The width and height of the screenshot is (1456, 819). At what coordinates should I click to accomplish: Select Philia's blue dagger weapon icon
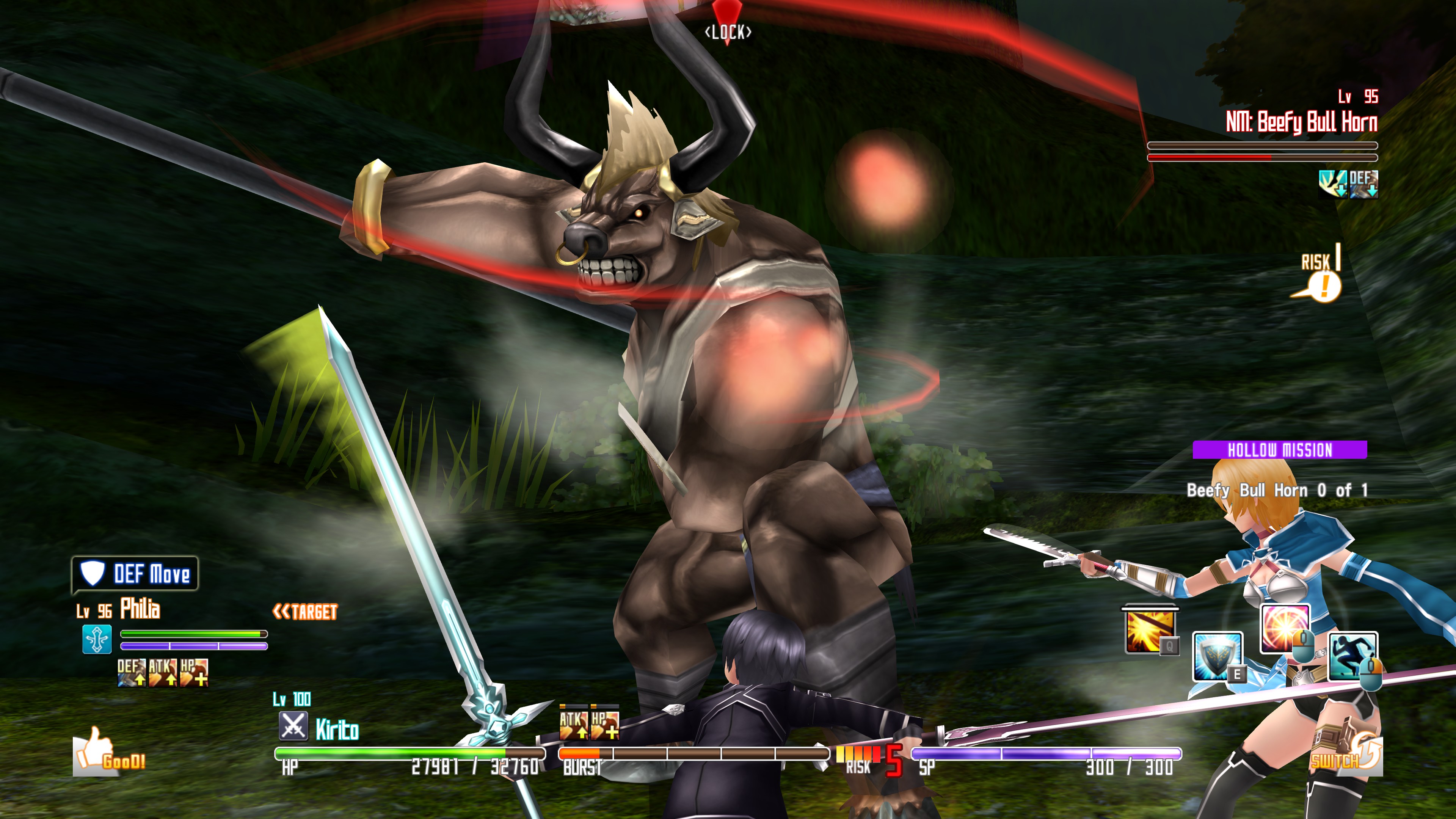(x=97, y=639)
